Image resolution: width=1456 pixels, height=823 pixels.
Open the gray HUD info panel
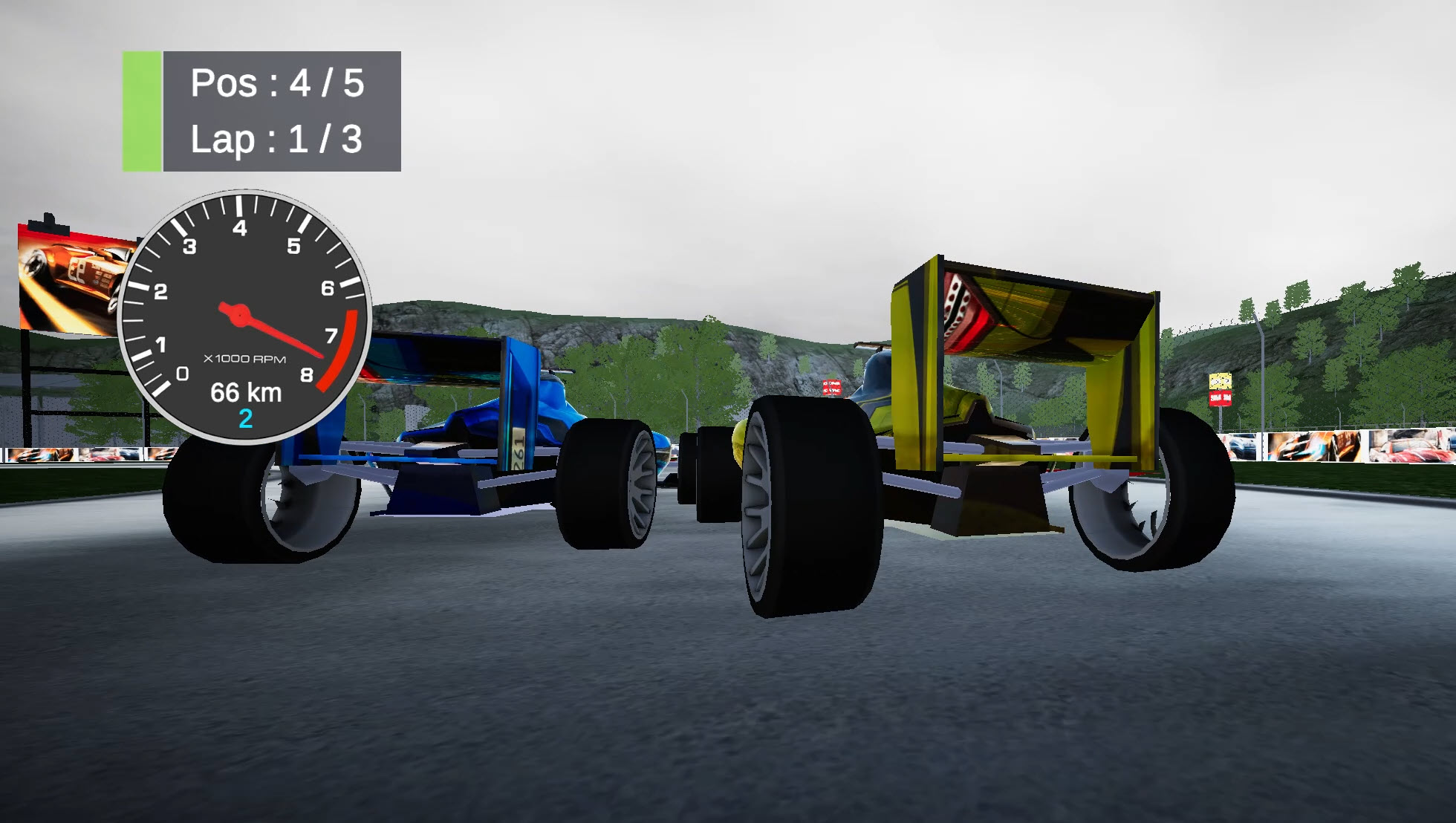282,111
